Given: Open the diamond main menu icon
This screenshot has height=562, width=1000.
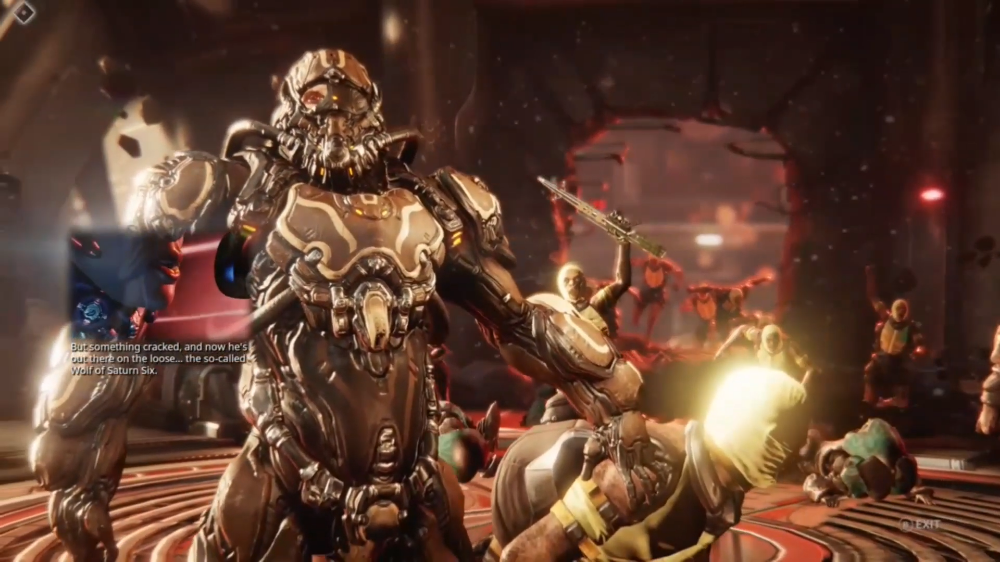Looking at the screenshot, I should 23,13.
